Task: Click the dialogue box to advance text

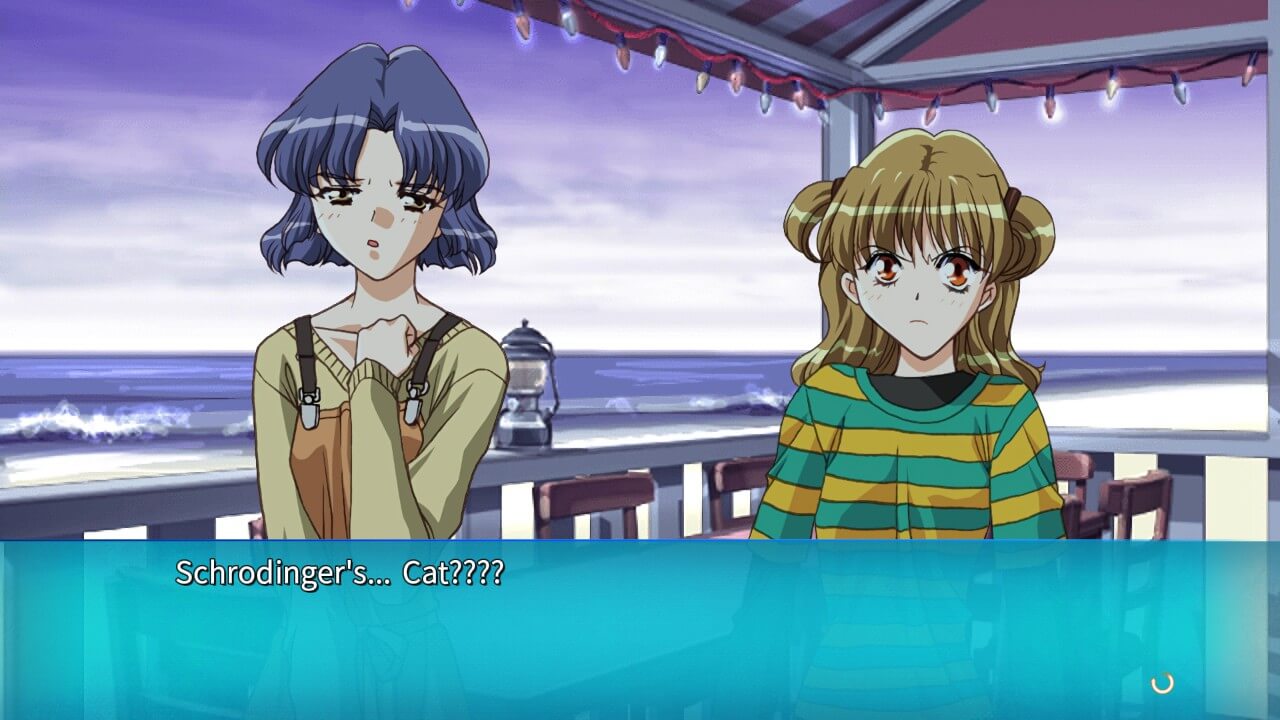Action: 640,630
